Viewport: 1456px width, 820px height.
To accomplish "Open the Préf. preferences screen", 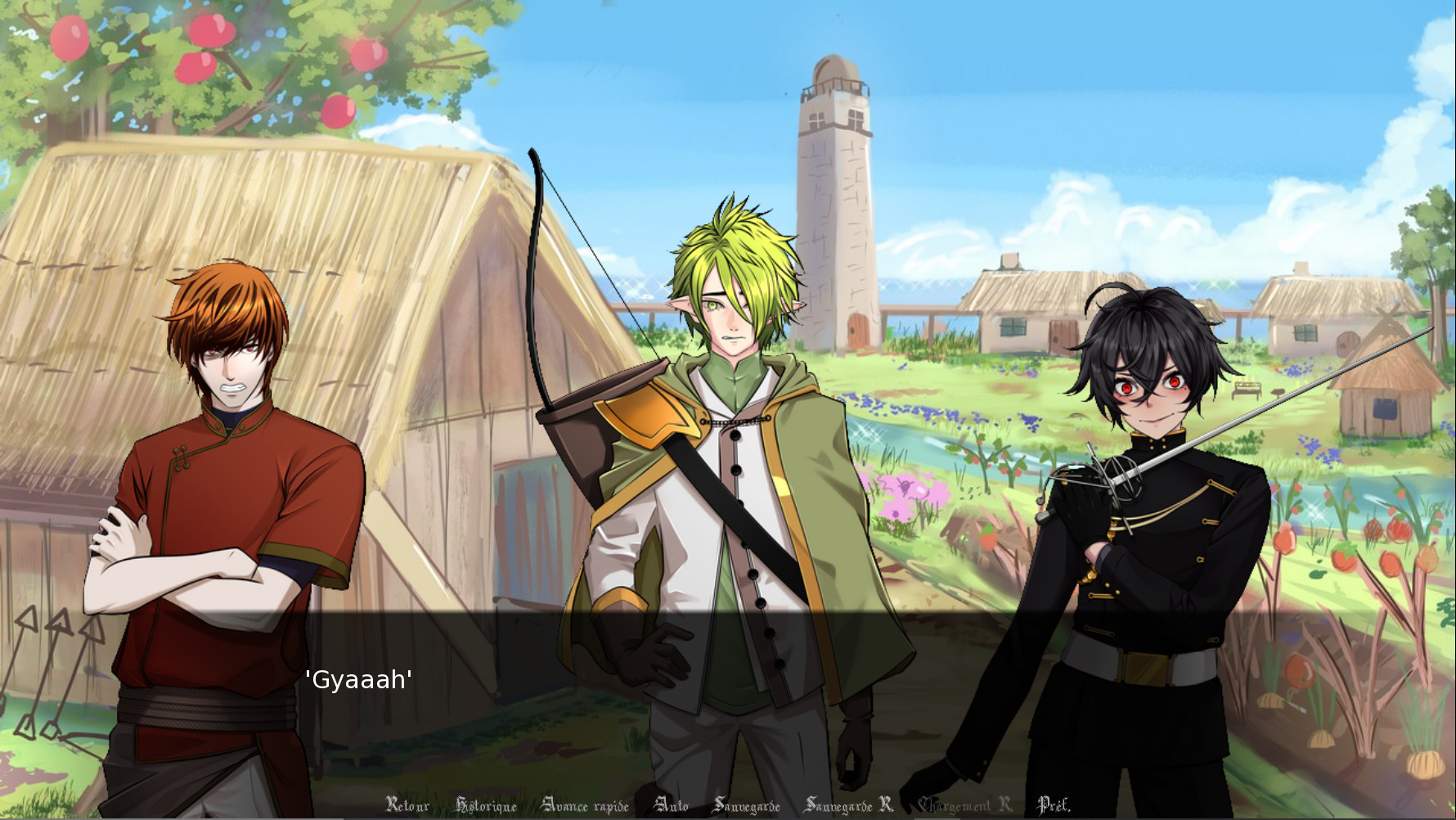I will [x=1054, y=805].
